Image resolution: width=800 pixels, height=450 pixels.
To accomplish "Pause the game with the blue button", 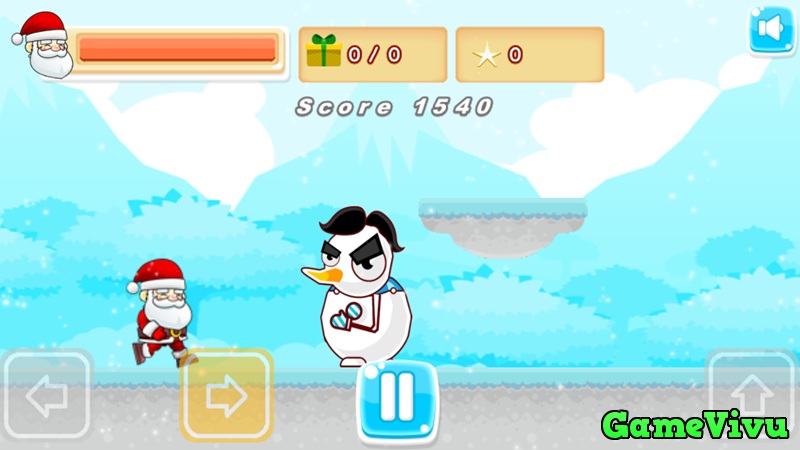I will pos(397,401).
